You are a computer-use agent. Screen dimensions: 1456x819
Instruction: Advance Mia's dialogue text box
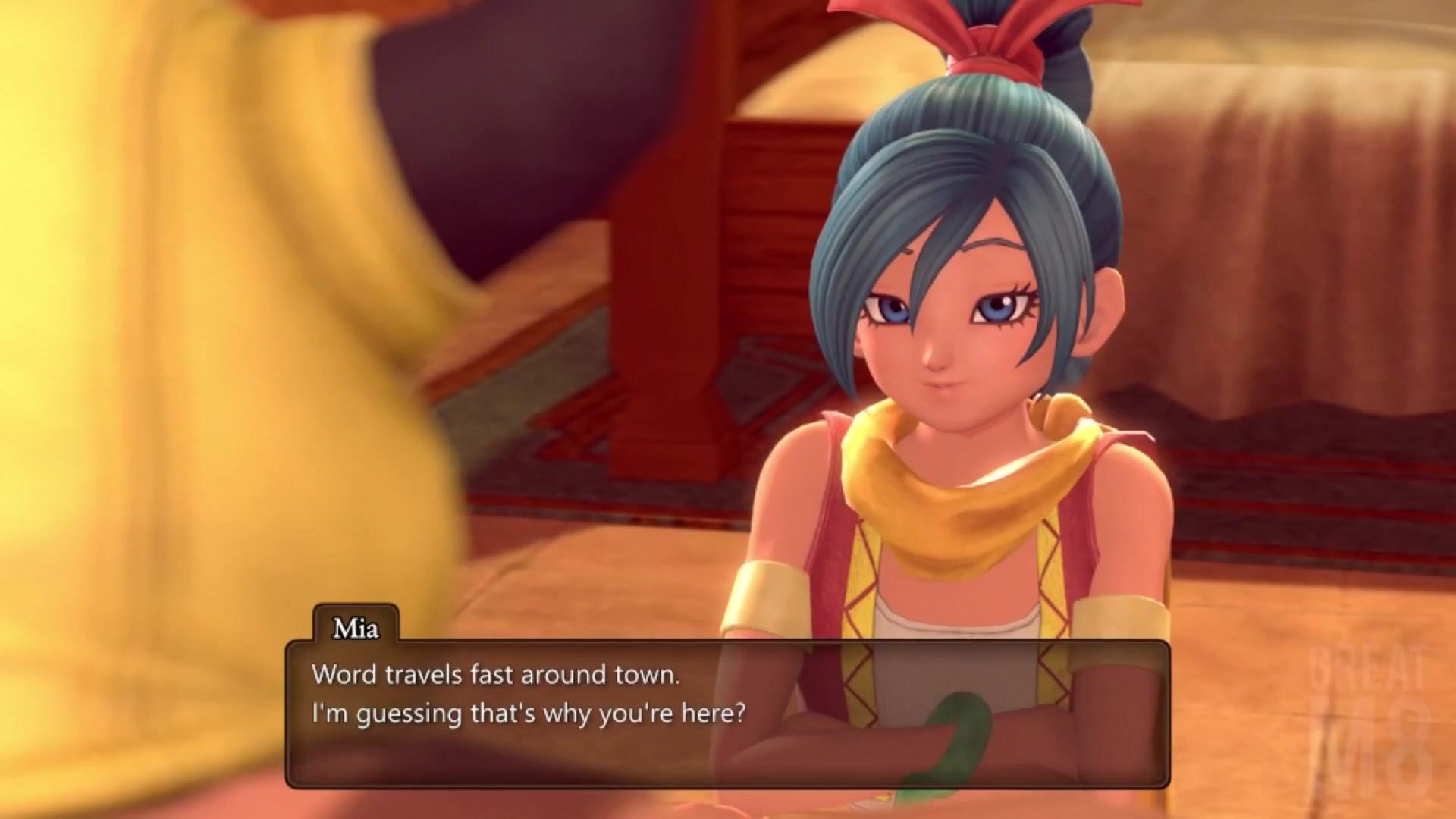tap(726, 713)
